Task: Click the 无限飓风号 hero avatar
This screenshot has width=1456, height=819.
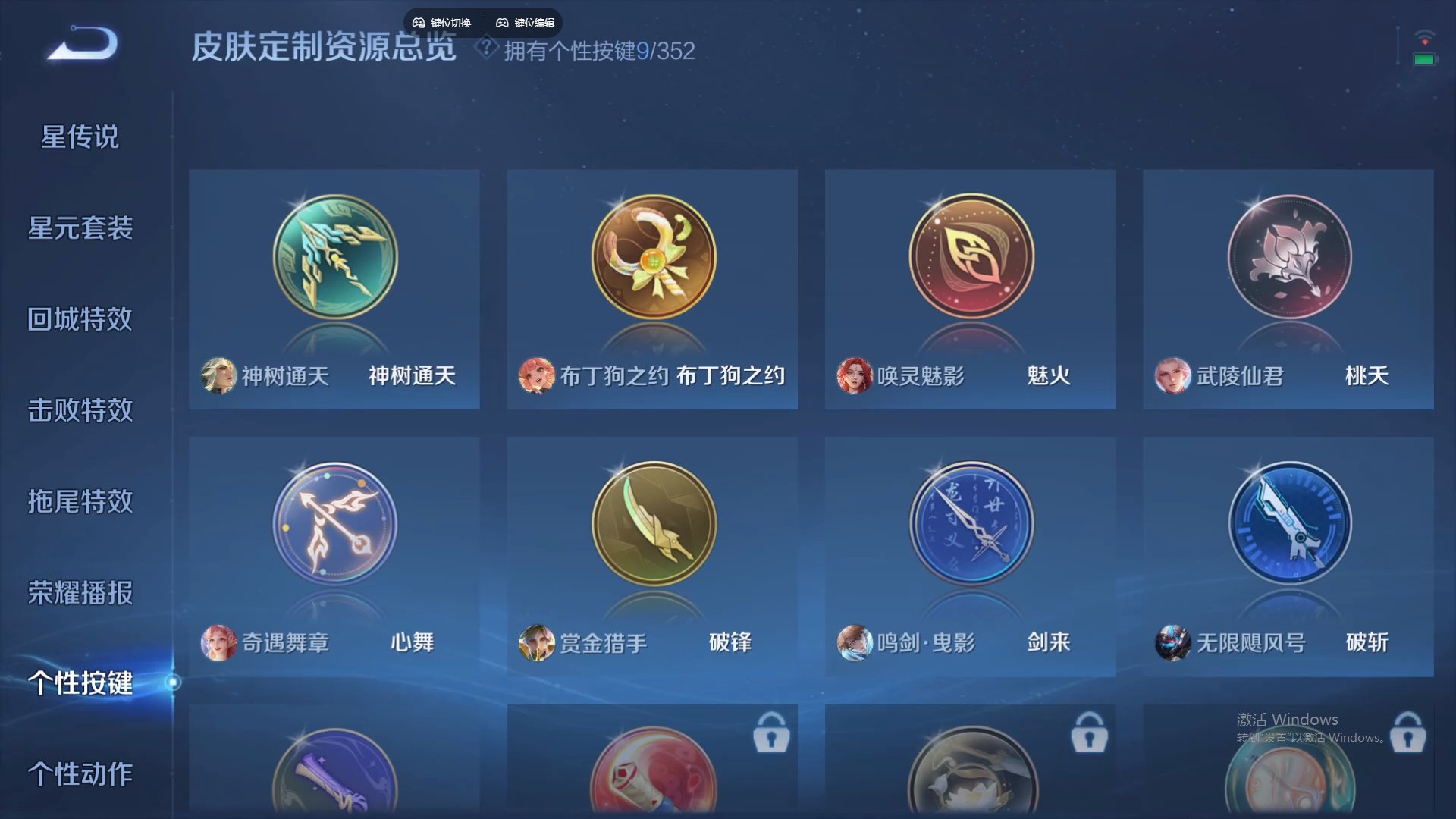Action: coord(1173,642)
